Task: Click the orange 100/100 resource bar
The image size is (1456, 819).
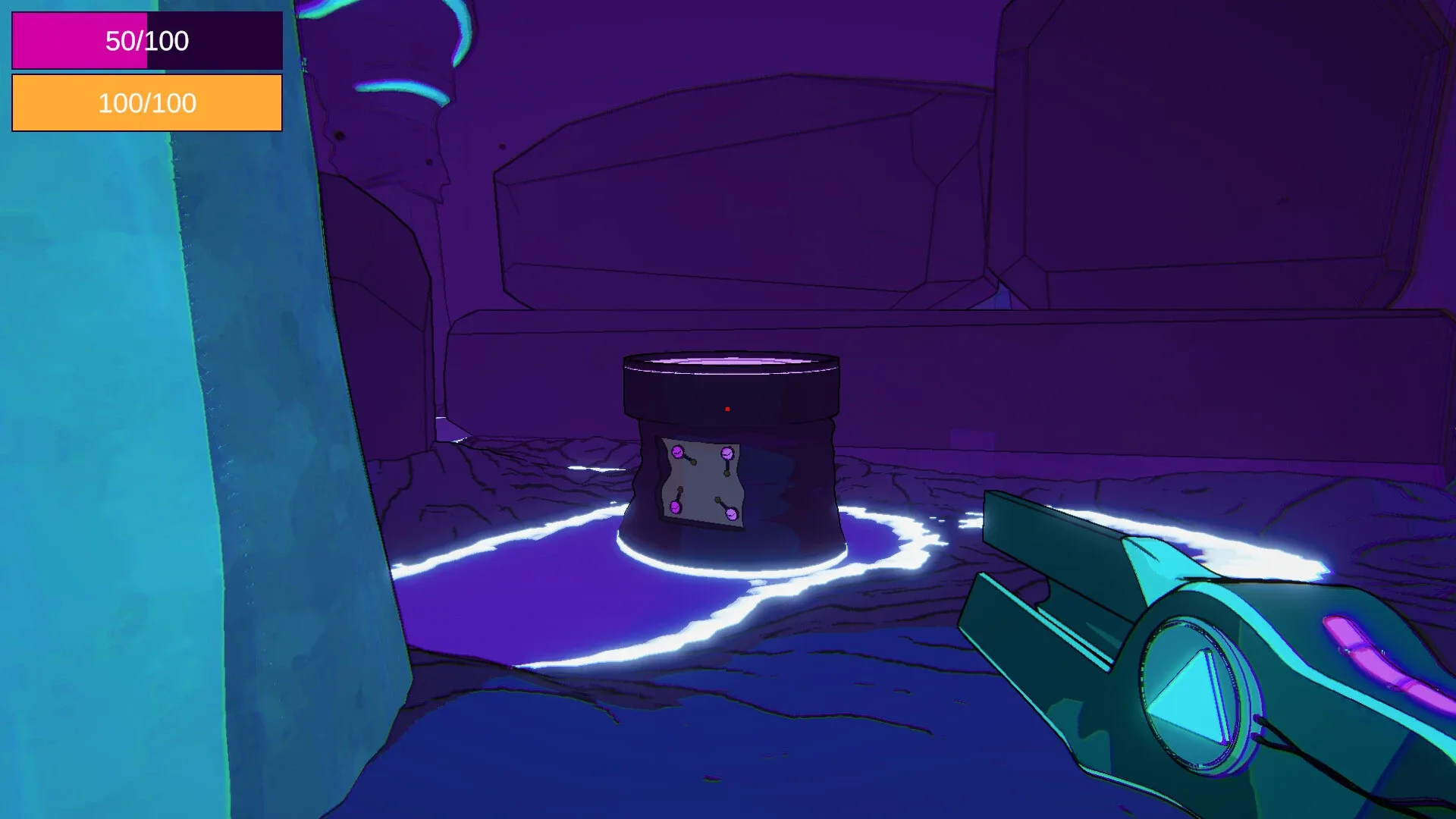Action: 146,102
